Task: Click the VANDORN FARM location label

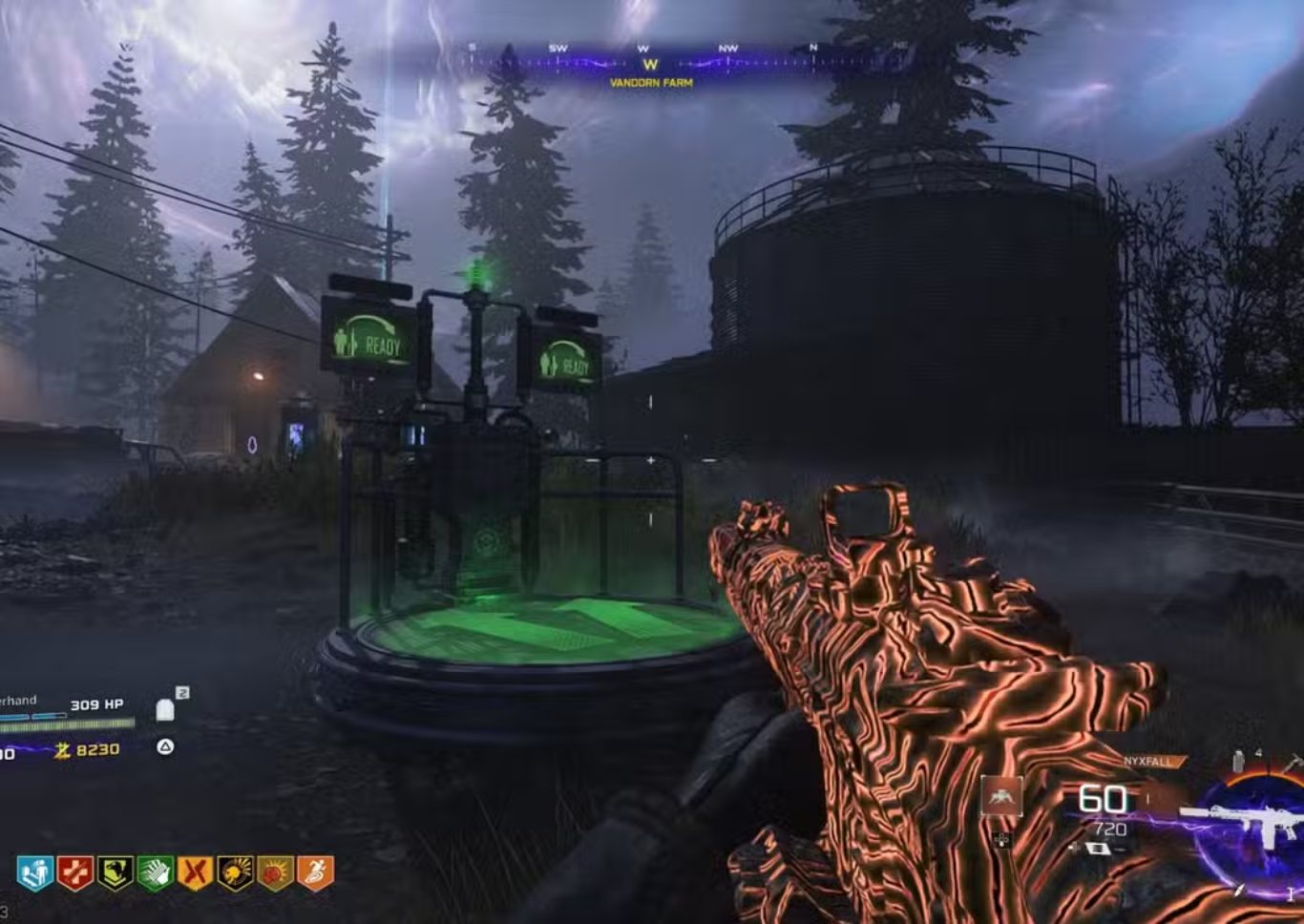Action: point(650,84)
